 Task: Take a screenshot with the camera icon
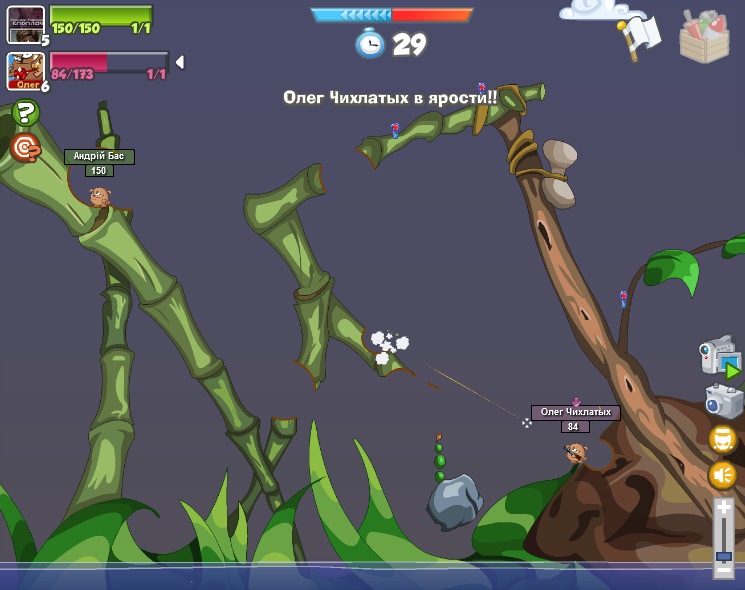coord(723,401)
